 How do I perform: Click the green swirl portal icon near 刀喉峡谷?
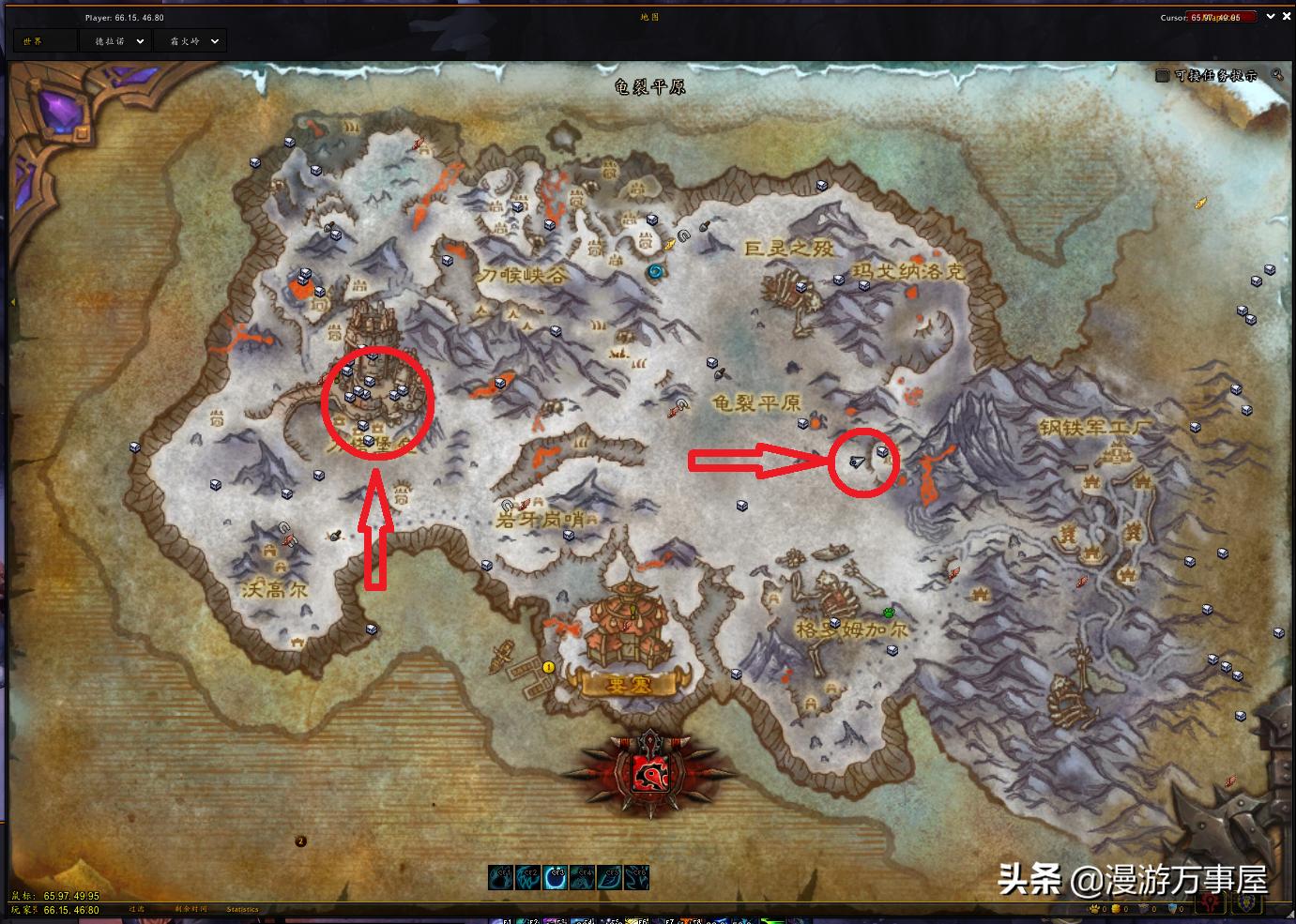click(x=654, y=273)
